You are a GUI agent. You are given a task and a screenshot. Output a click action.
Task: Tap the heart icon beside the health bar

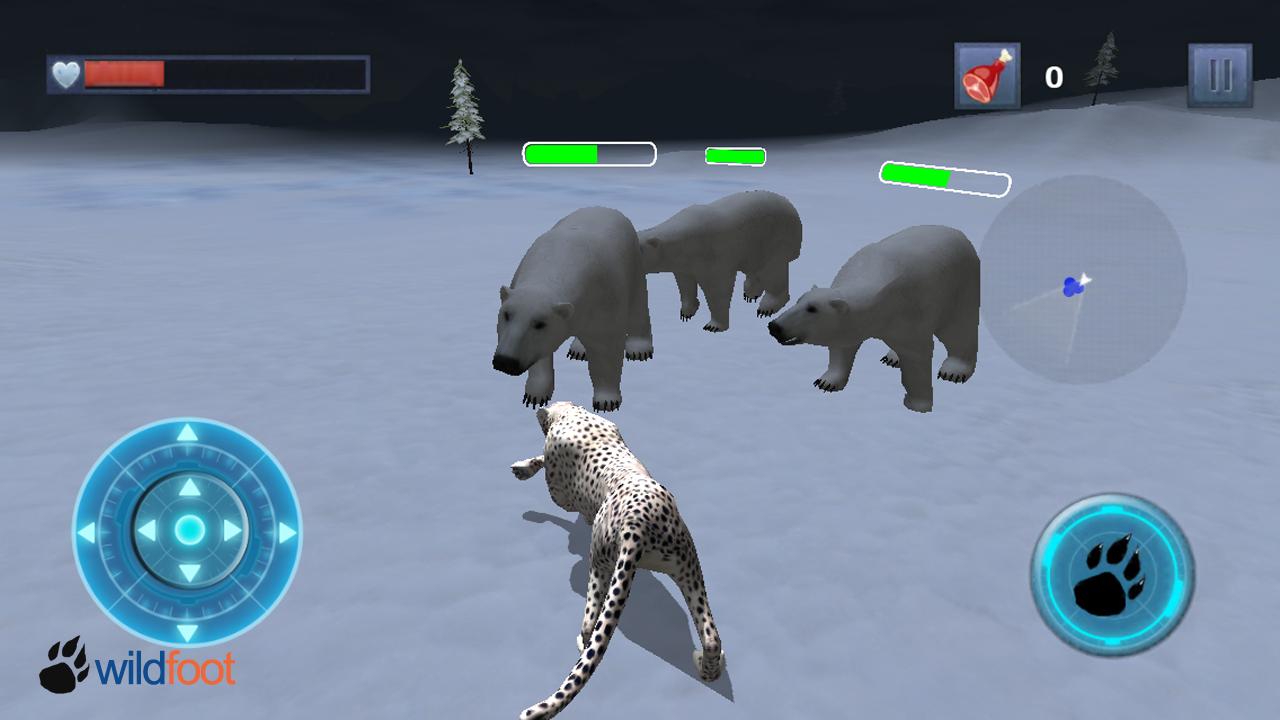[x=64, y=72]
